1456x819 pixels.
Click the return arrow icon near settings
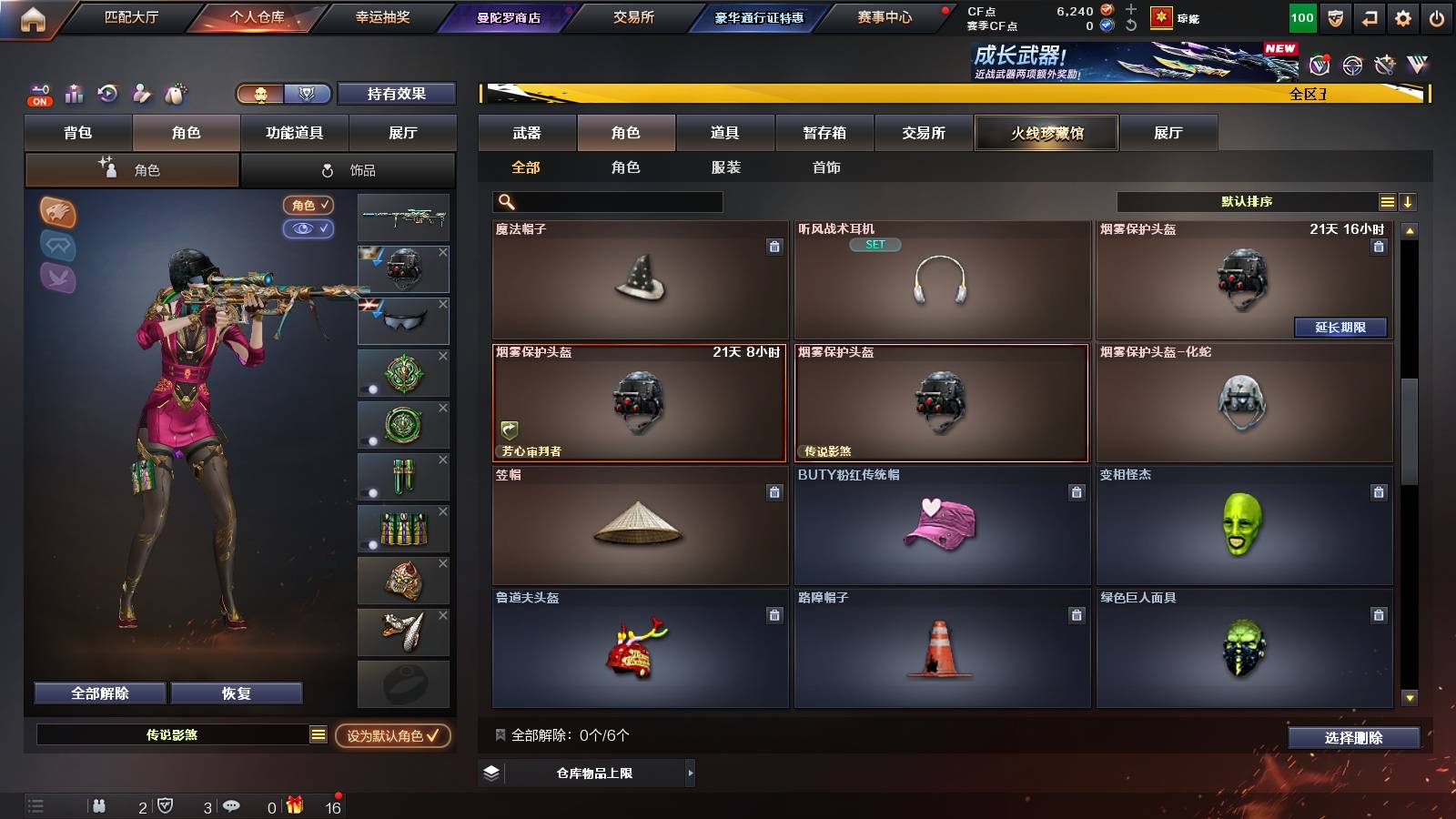[x=1368, y=16]
